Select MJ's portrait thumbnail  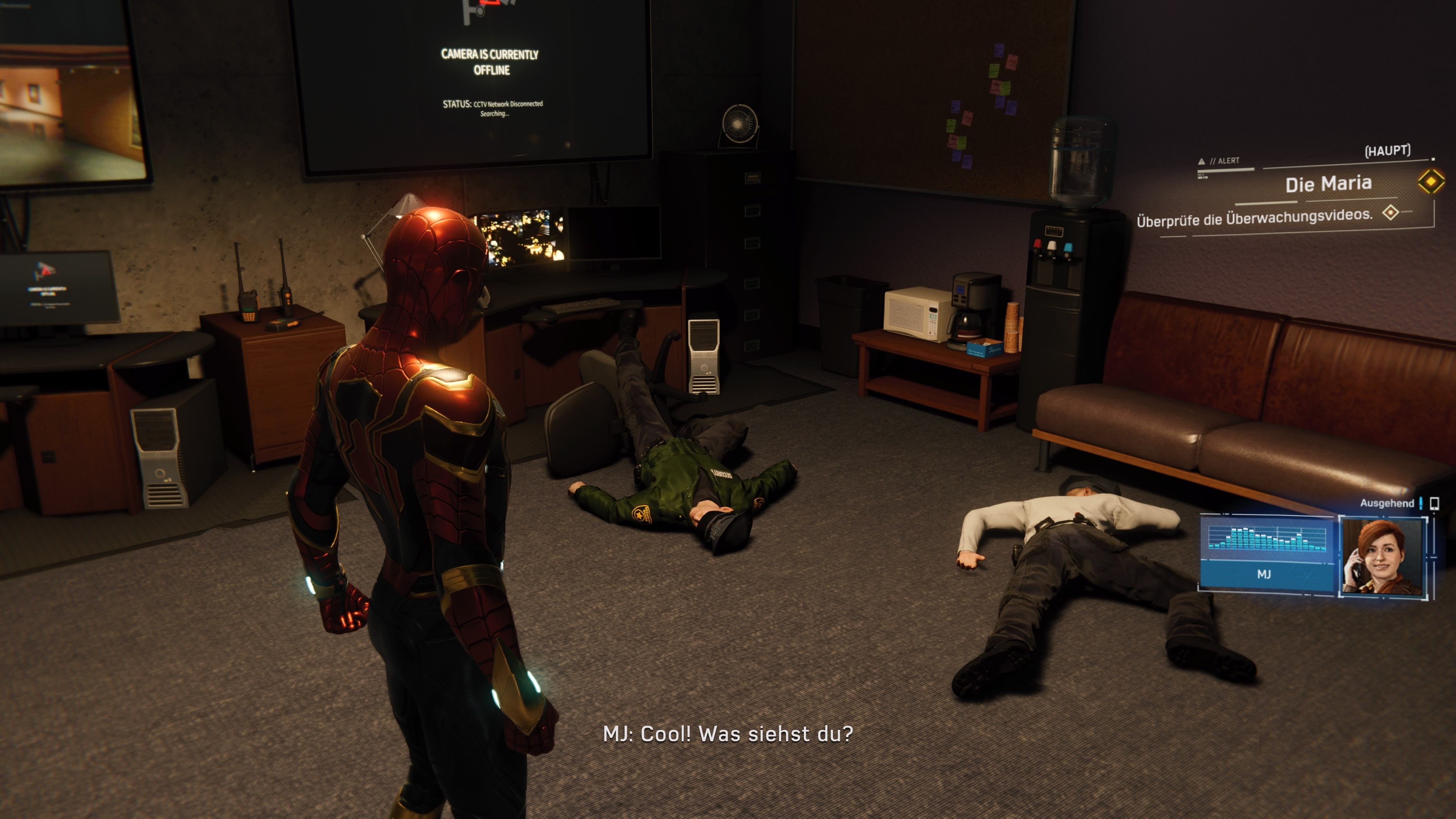coord(1382,557)
